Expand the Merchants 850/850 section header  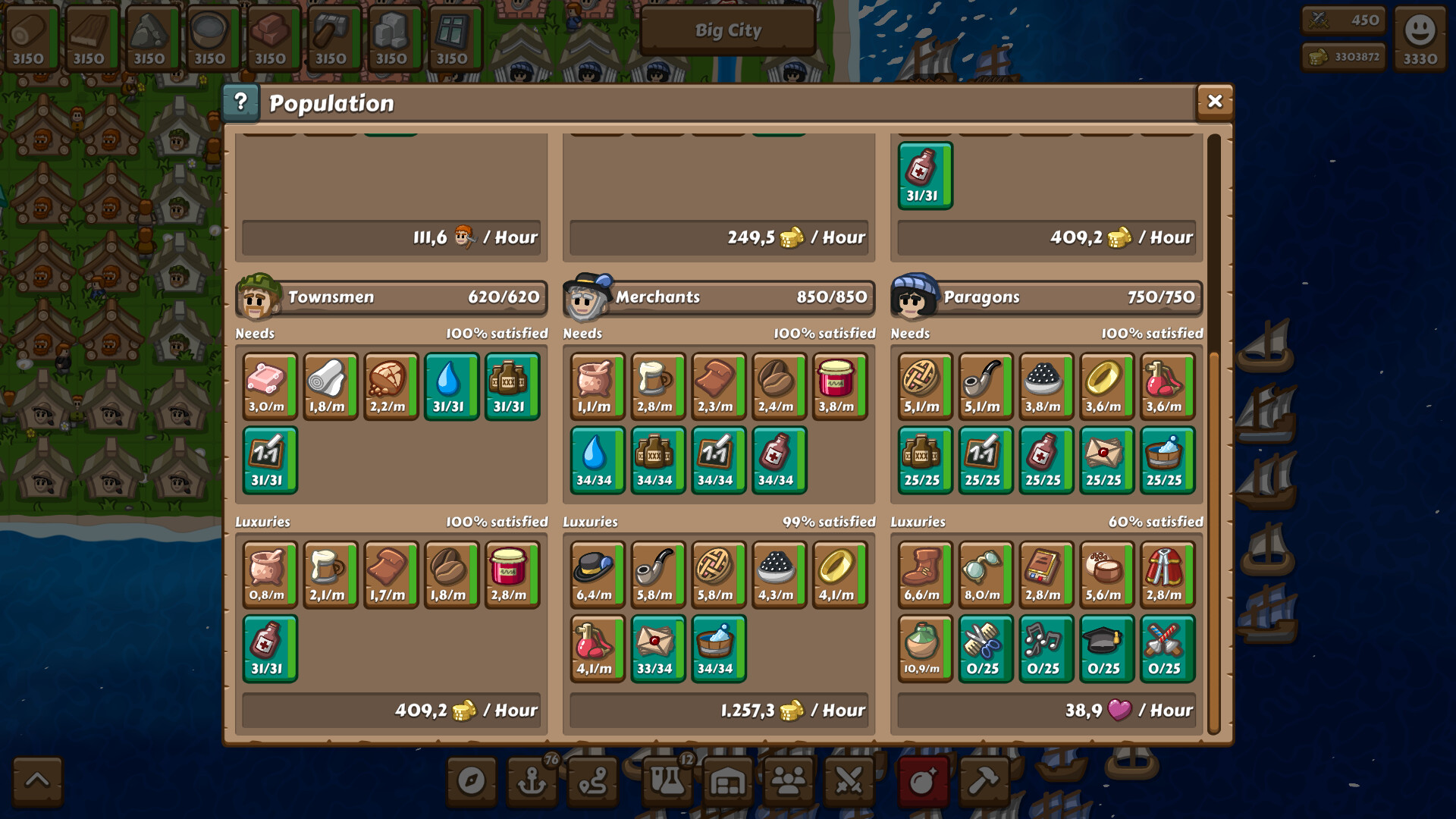coord(719,297)
